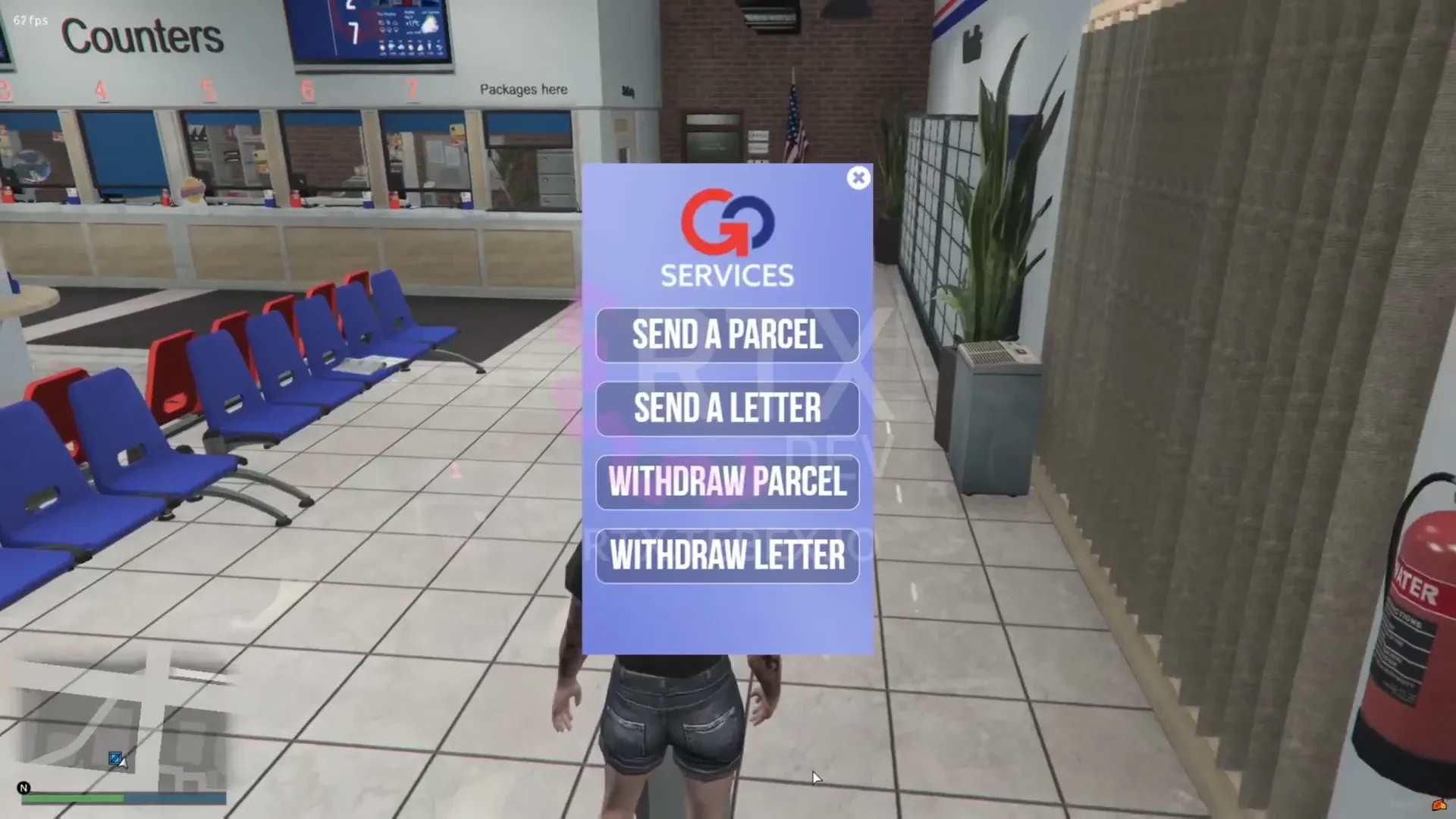Open the Withdraw Parcel option
The height and width of the screenshot is (819, 1456).
(727, 482)
